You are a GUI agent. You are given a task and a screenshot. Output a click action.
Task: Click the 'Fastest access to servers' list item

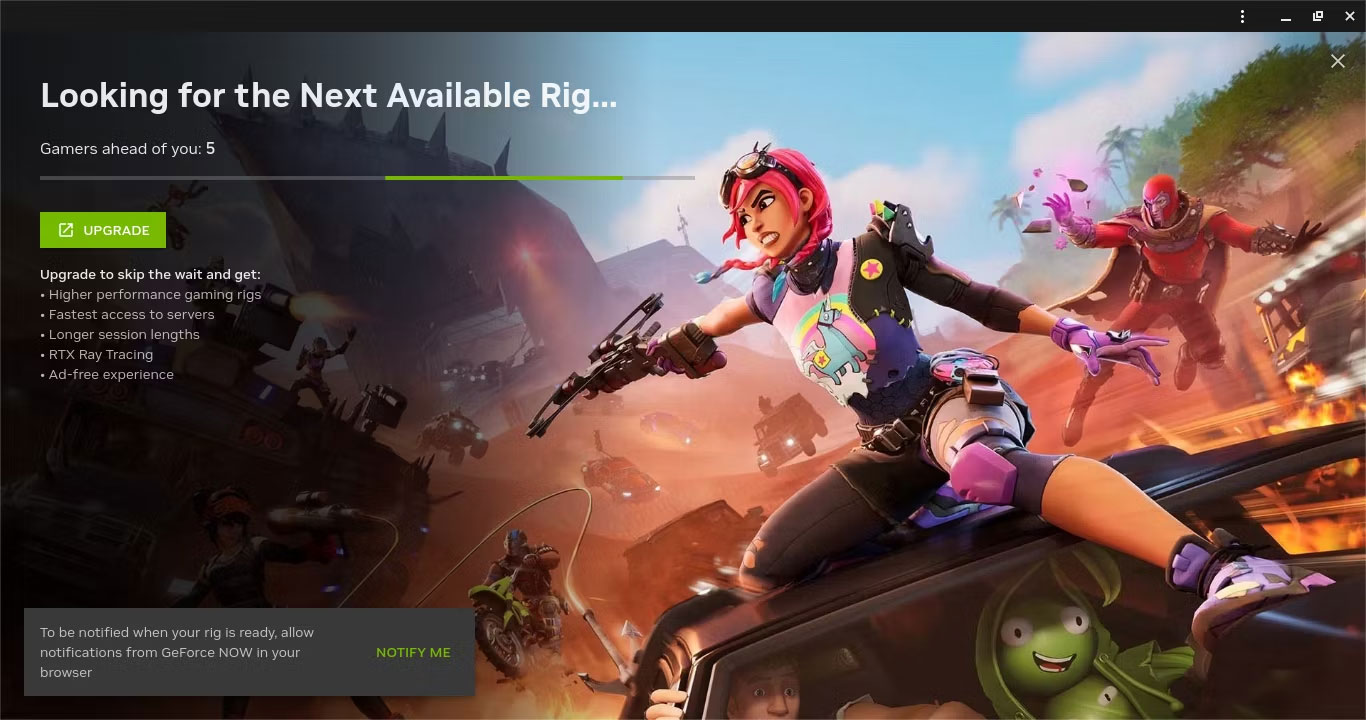127,314
